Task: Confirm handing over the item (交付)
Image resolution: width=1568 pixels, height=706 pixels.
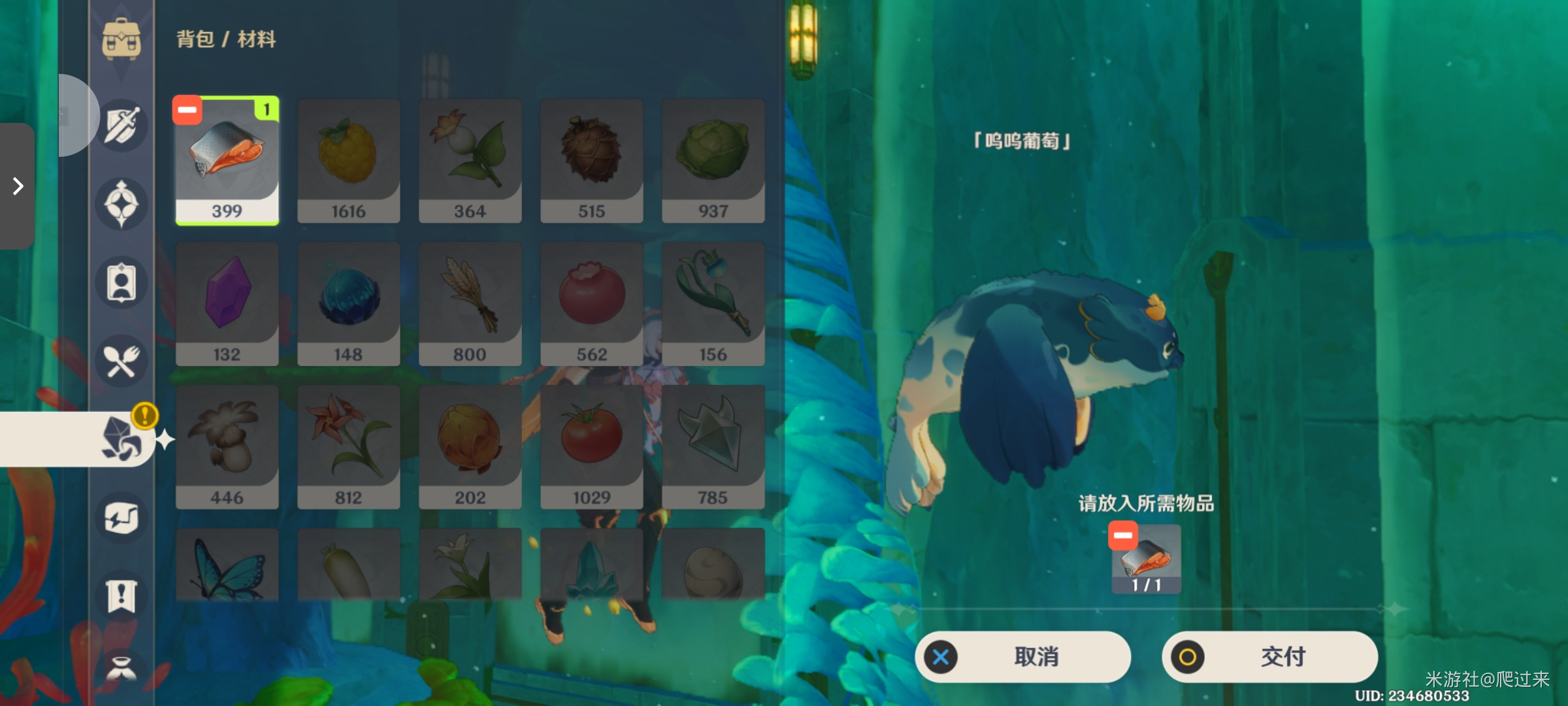Action: pyautogui.click(x=1269, y=656)
